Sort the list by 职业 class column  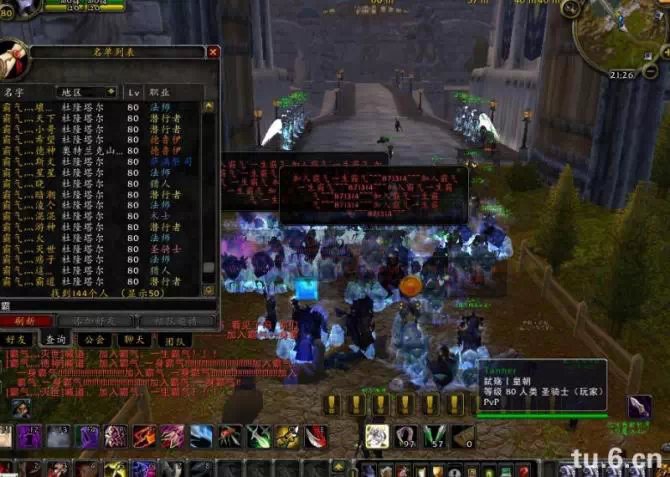click(x=161, y=91)
